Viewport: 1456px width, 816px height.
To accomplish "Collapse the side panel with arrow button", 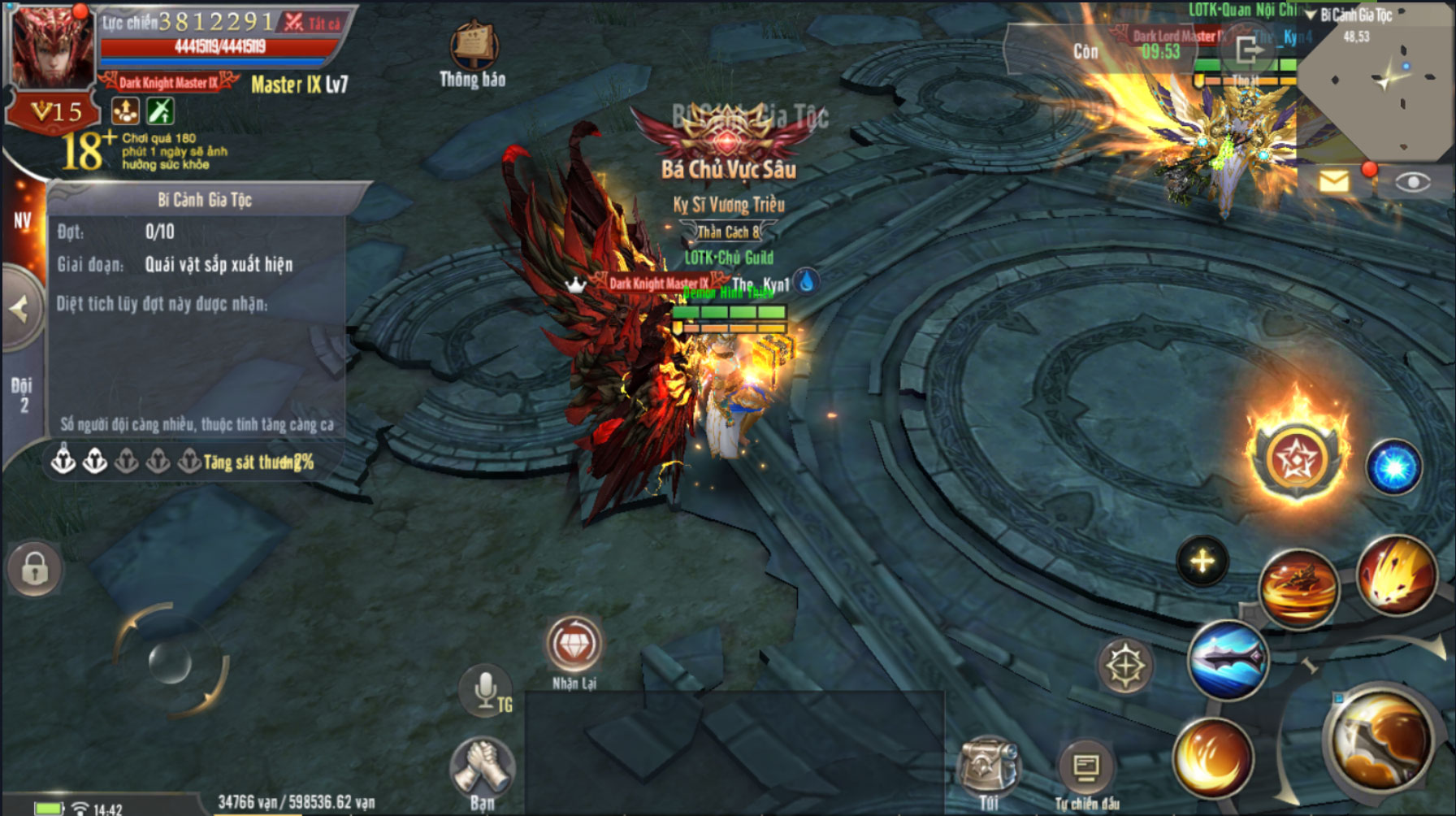I will (x=19, y=310).
